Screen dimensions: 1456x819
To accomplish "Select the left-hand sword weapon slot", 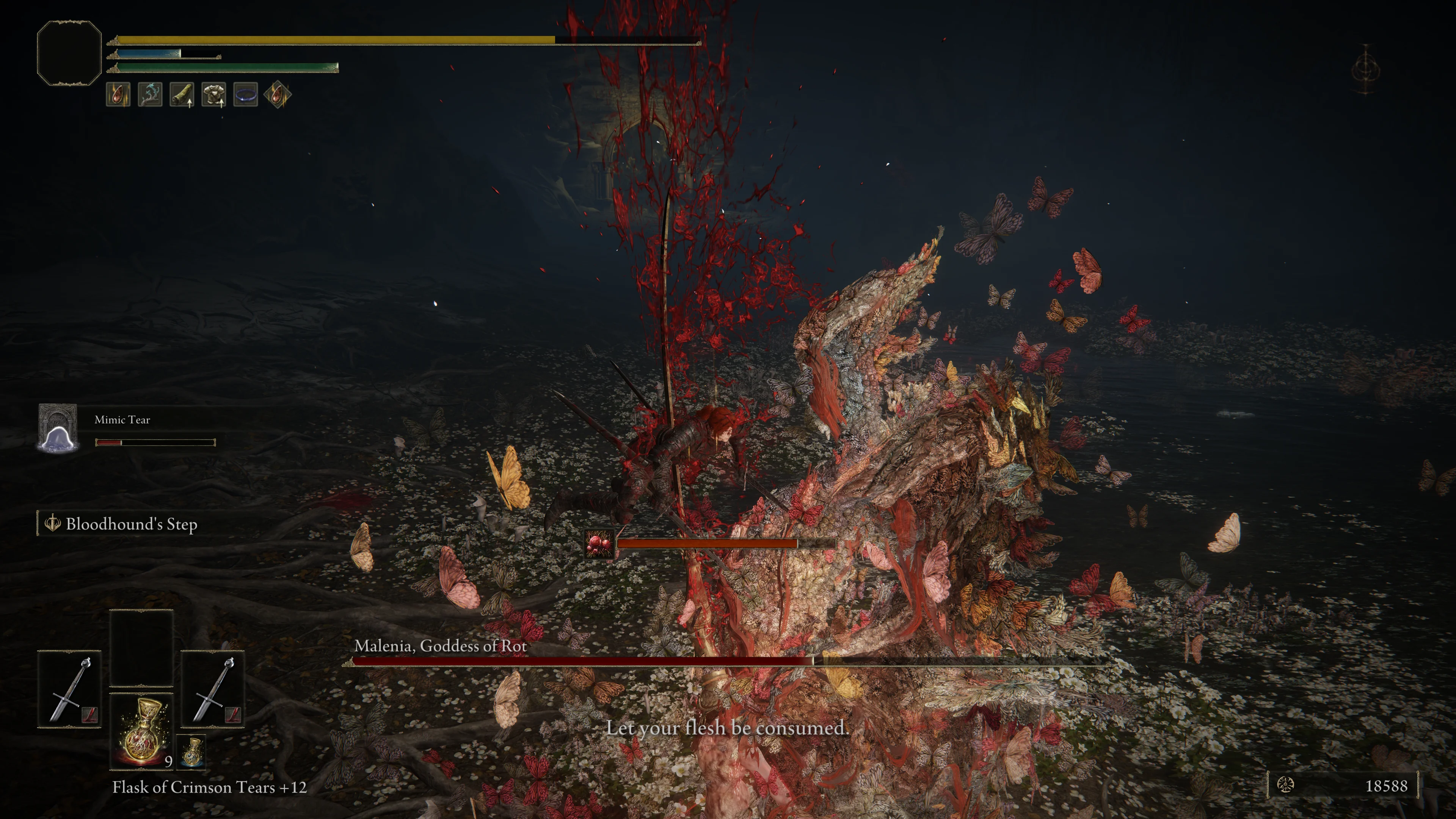I will tap(69, 689).
